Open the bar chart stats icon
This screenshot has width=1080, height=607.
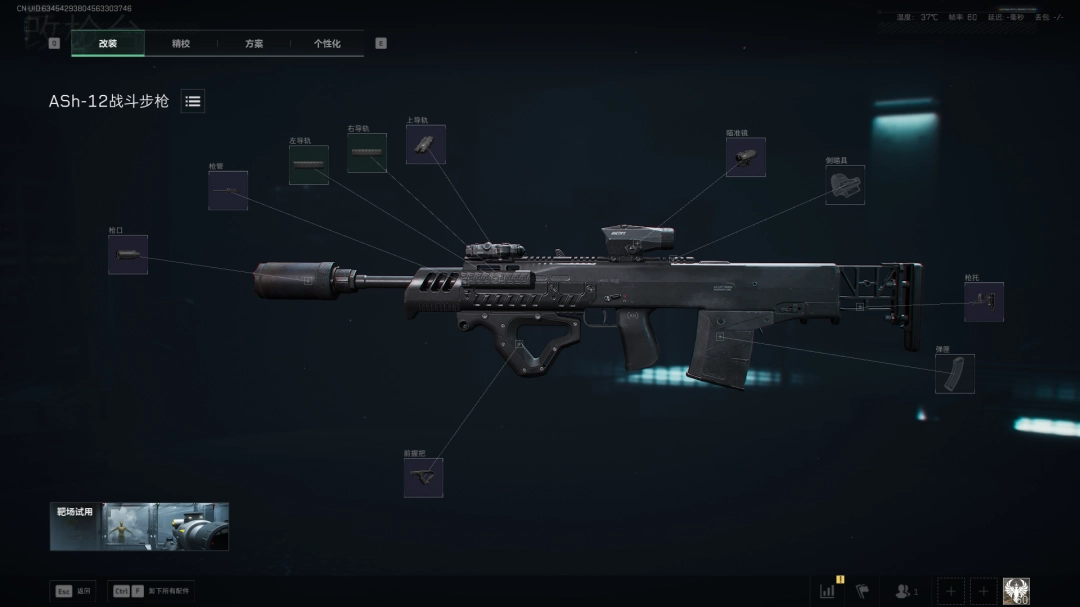(x=828, y=591)
